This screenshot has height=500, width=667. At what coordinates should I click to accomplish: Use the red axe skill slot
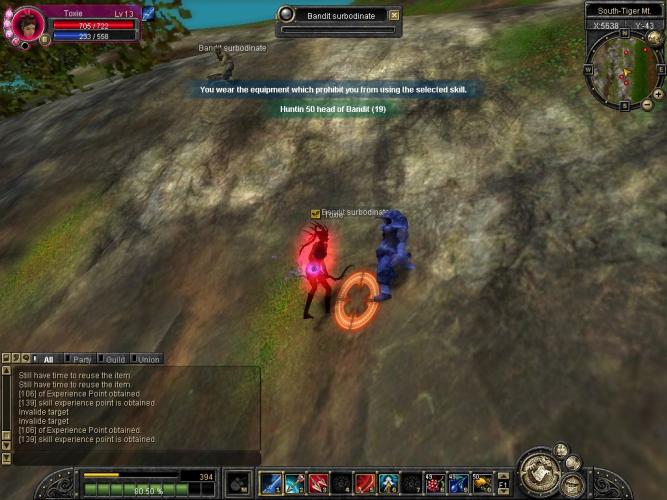pyautogui.click(x=318, y=484)
